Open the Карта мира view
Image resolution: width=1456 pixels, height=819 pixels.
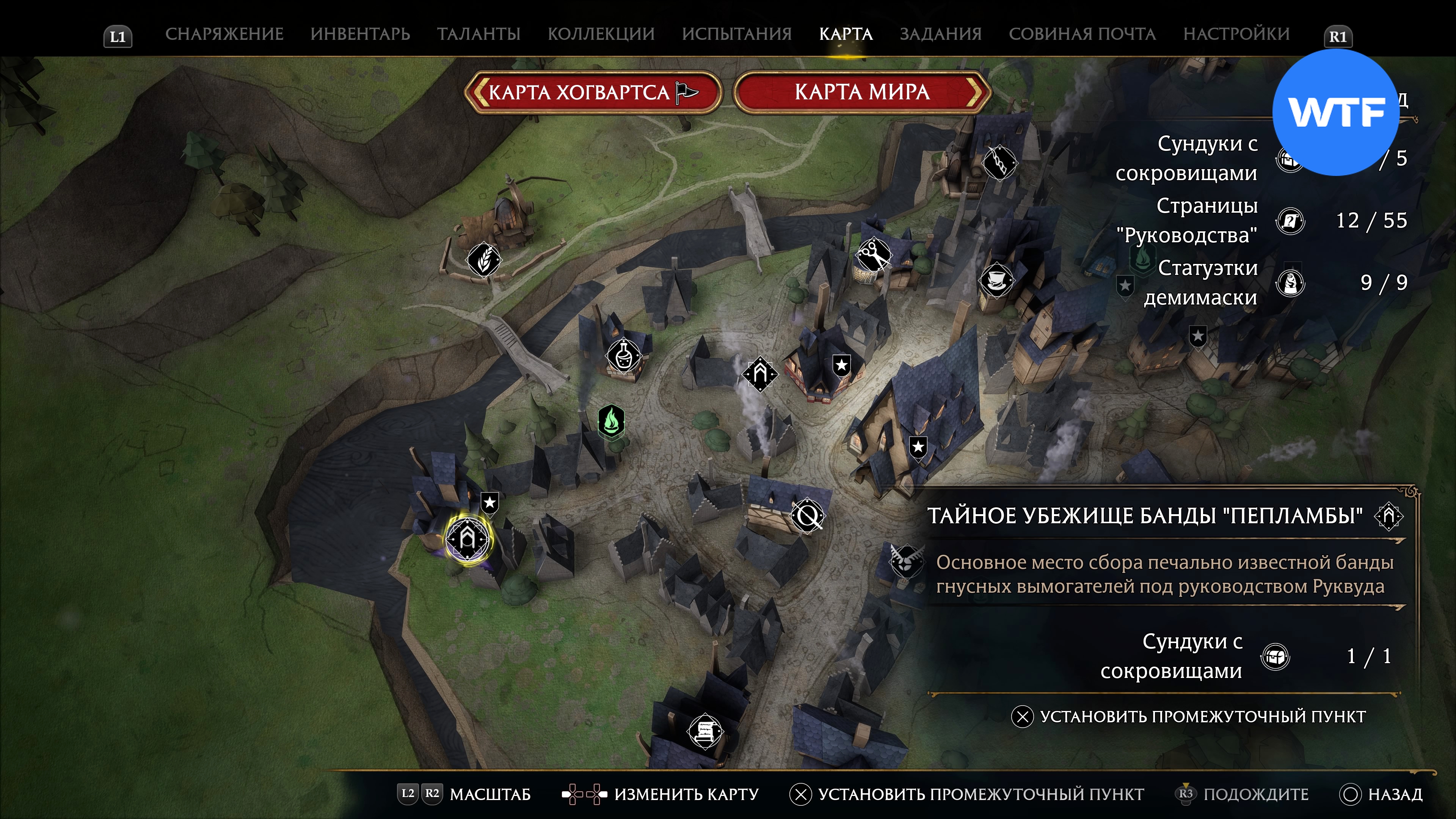pyautogui.click(x=862, y=92)
